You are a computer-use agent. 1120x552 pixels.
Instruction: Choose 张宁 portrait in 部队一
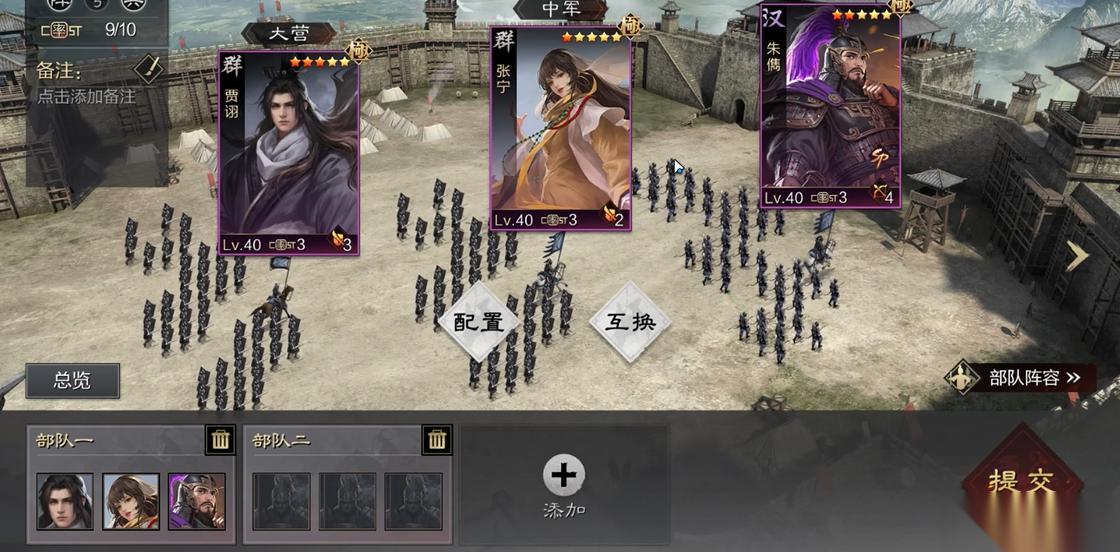point(131,501)
